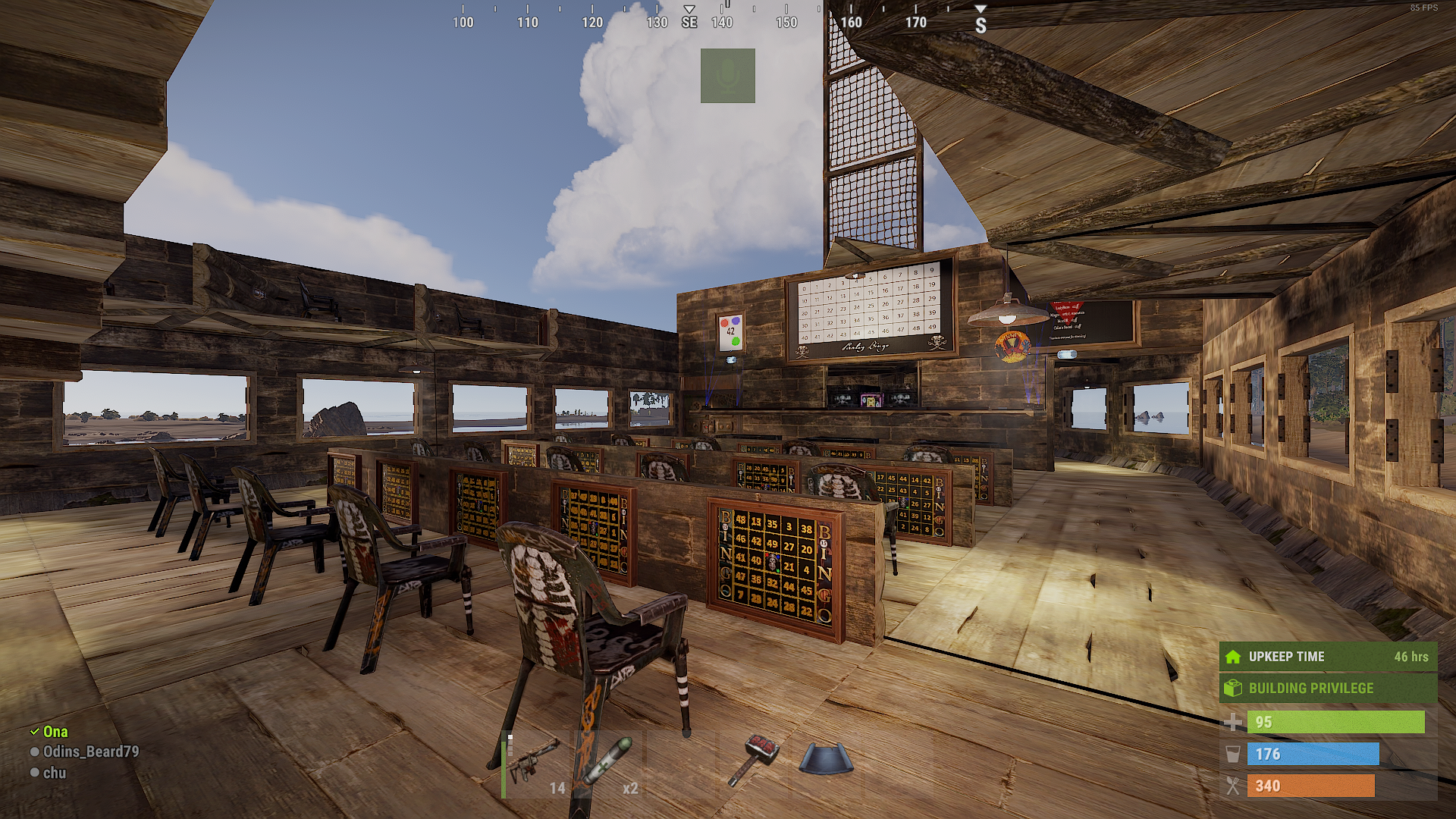Click the SE heading on the compass

tap(689, 23)
